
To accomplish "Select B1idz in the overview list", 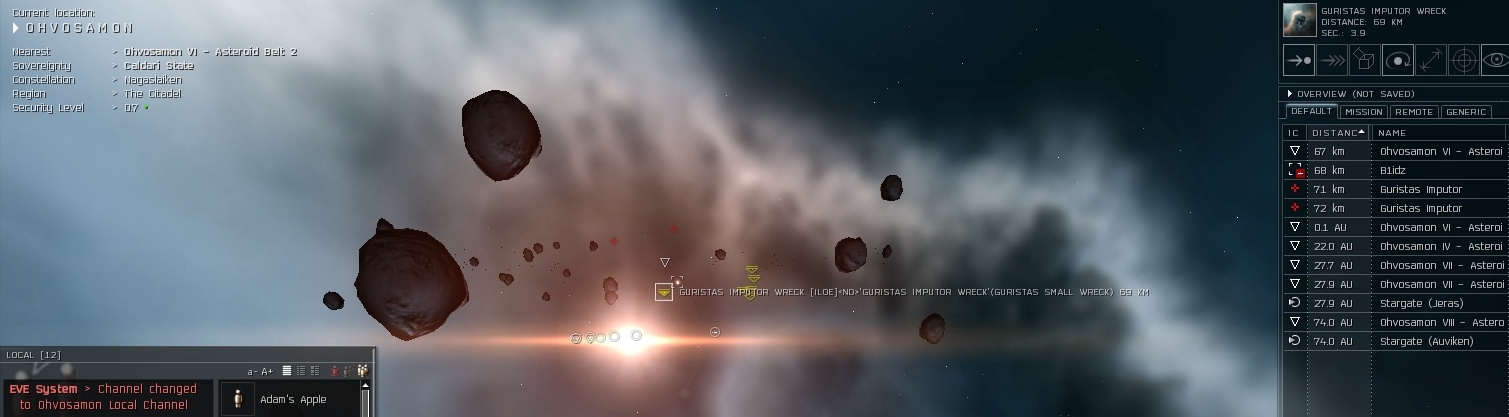I will pos(1394,171).
